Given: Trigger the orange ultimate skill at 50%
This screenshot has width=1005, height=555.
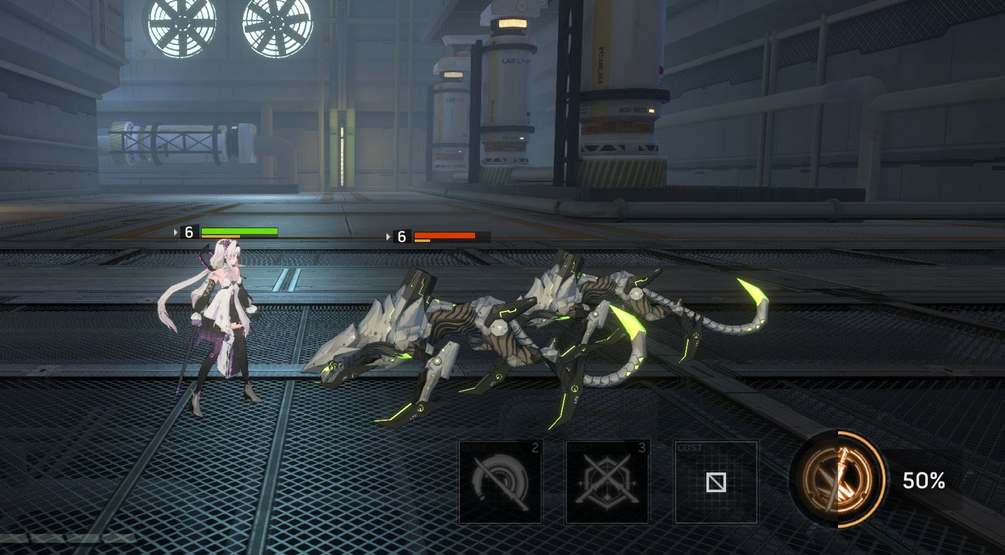Looking at the screenshot, I should click(836, 480).
